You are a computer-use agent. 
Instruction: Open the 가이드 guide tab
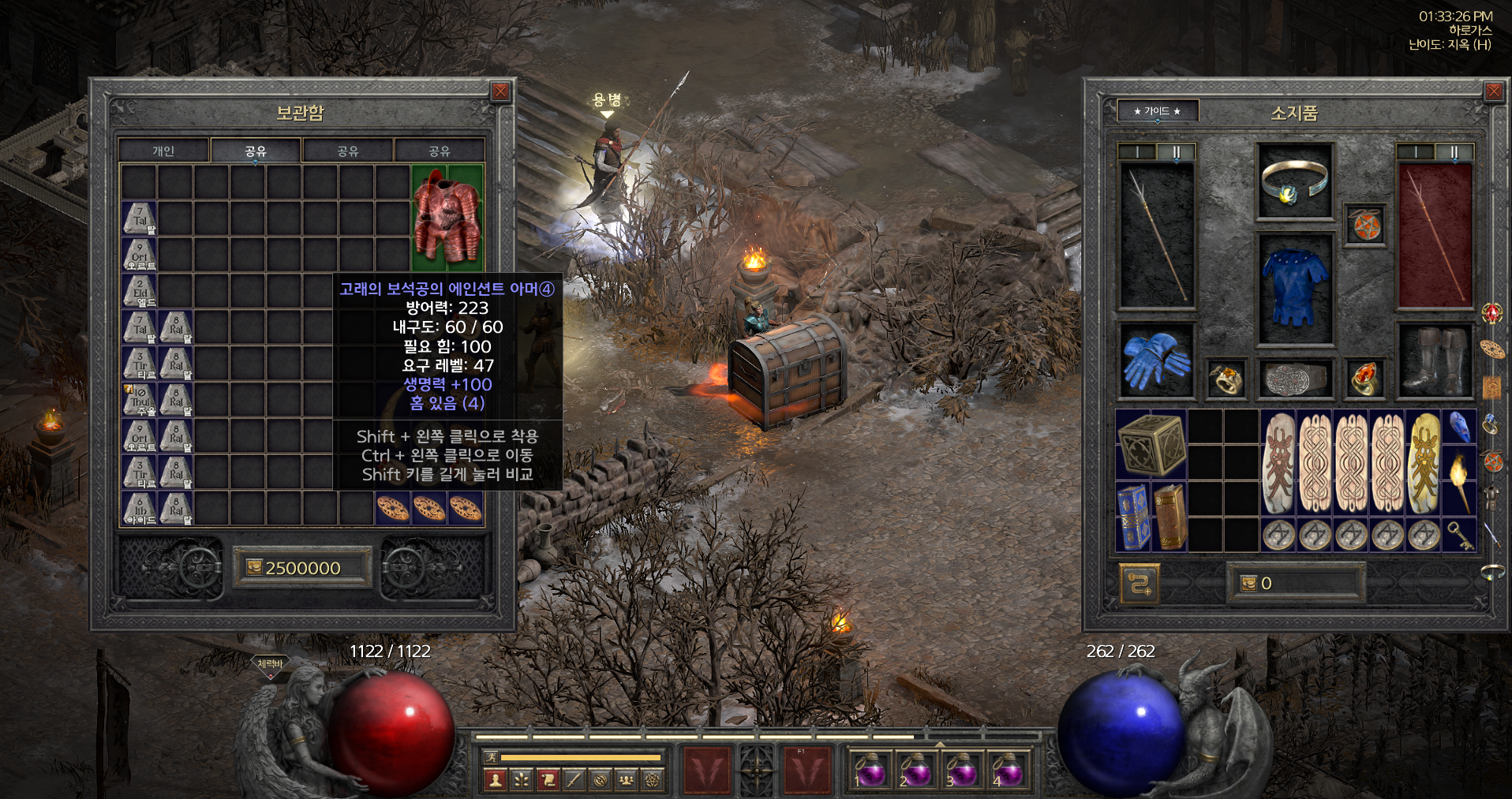[1157, 111]
